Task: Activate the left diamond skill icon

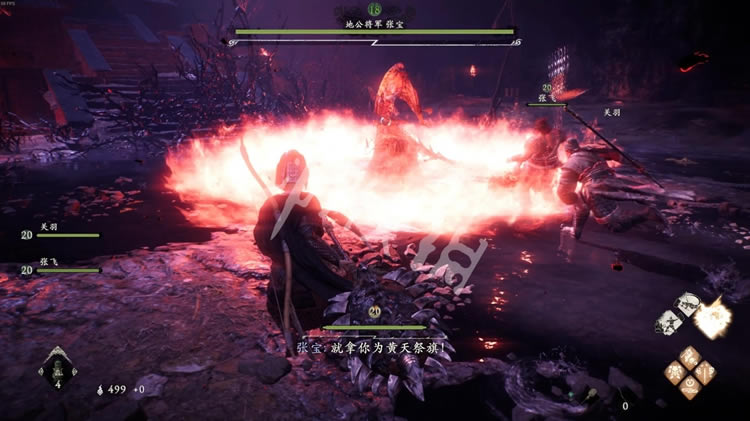Action: [x=675, y=371]
